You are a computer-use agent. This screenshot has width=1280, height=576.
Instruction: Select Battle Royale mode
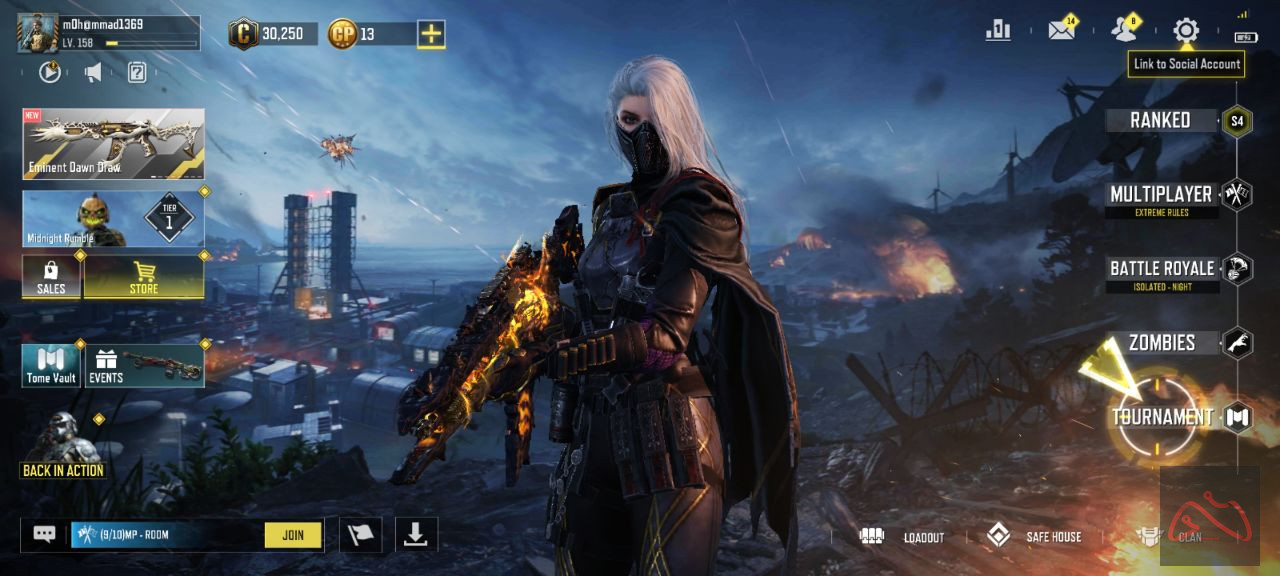pos(1162,269)
